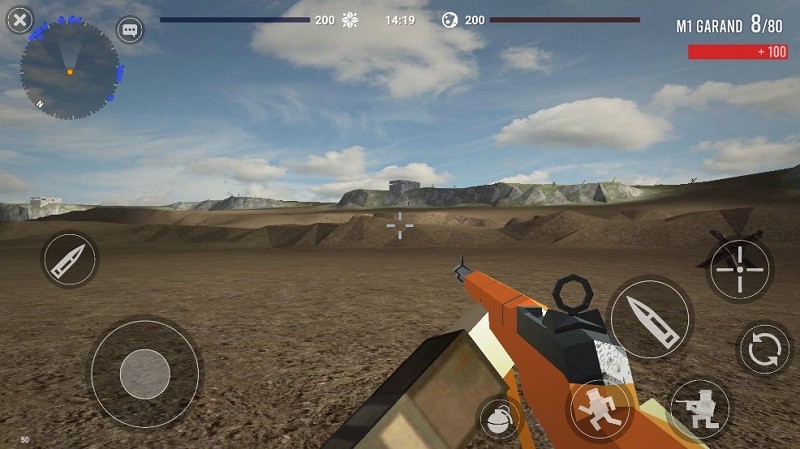Aim down sights with the crosshair button
800x449 pixels.
point(740,269)
